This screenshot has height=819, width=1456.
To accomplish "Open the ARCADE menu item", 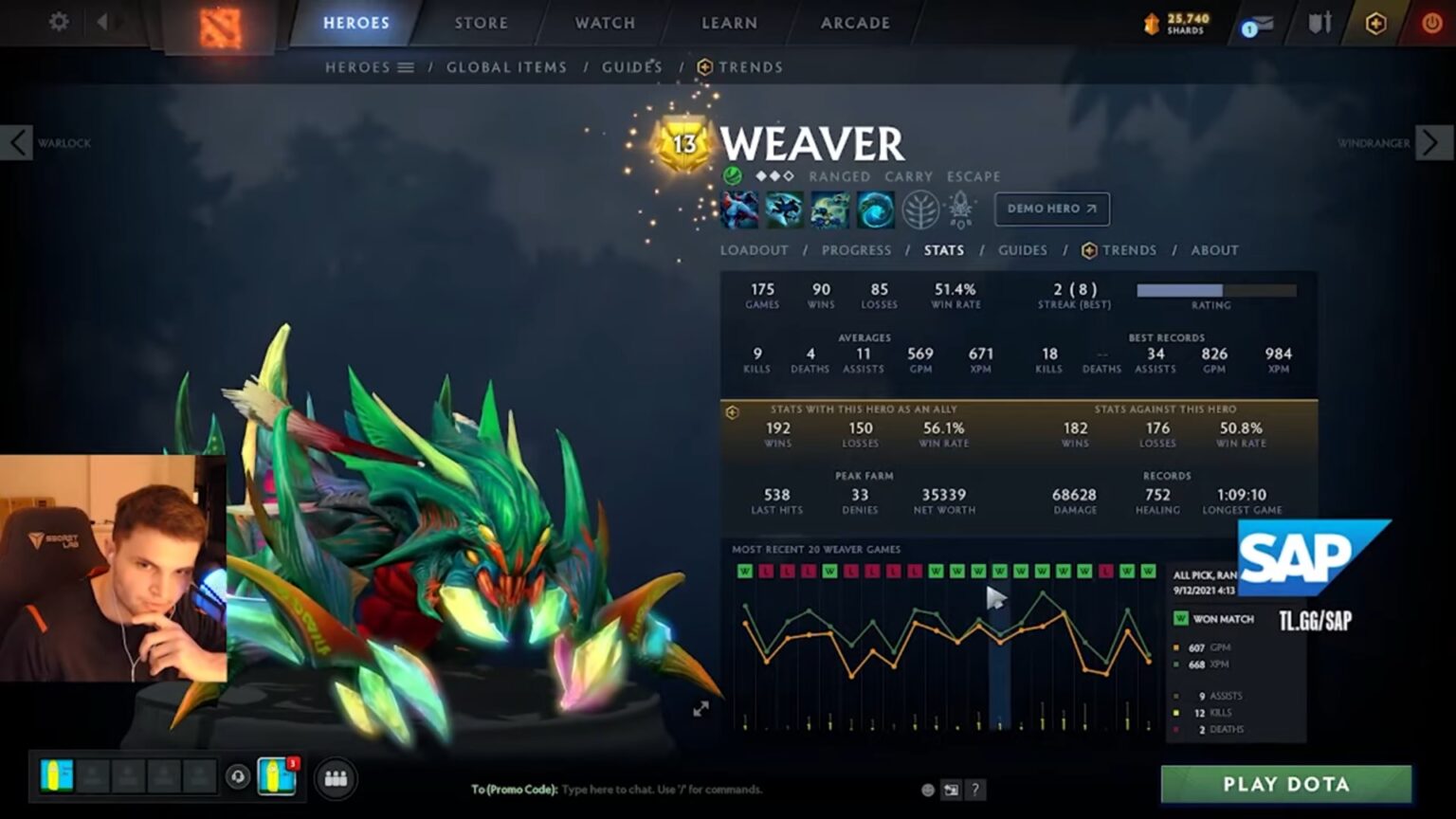I will (853, 23).
